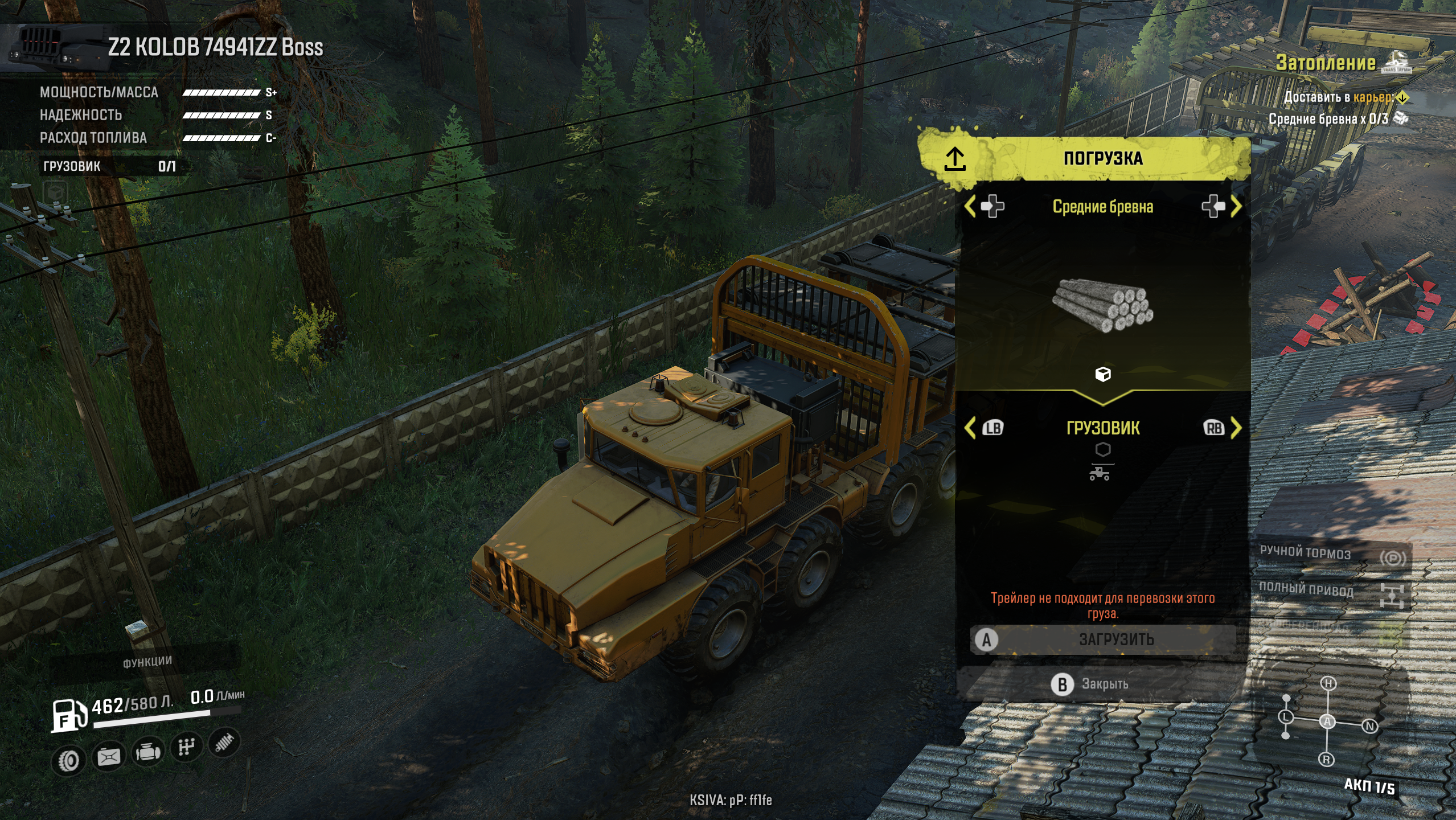1456x820 pixels.
Task: Select next loading target after ГРУЗОВИК
Action: pyautogui.click(x=1236, y=428)
